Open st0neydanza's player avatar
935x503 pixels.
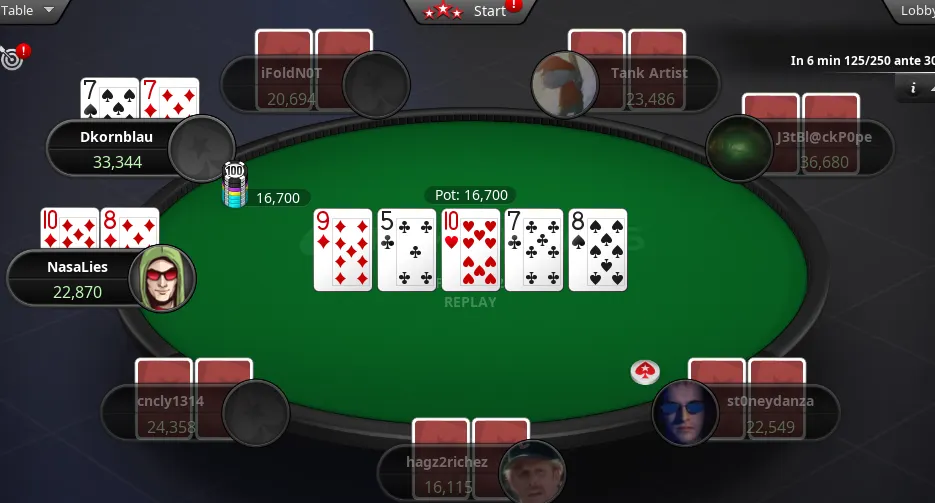[x=685, y=412]
